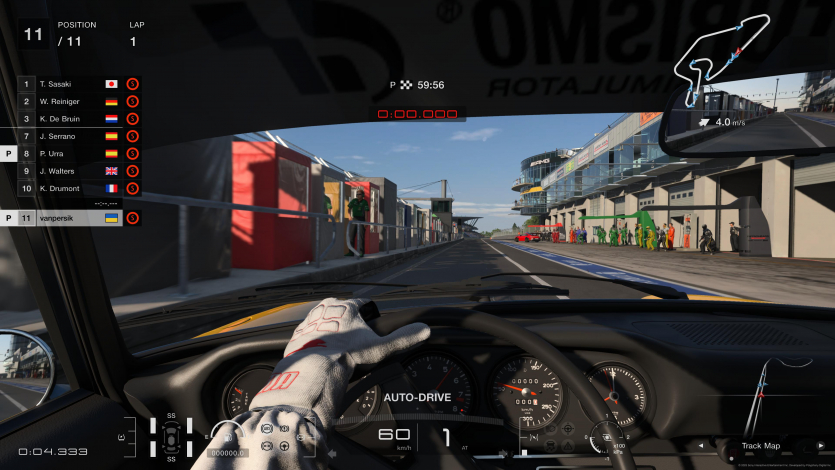Click the tire wear car diagram
Image resolution: width=835 pixels, height=470 pixels.
click(171, 437)
